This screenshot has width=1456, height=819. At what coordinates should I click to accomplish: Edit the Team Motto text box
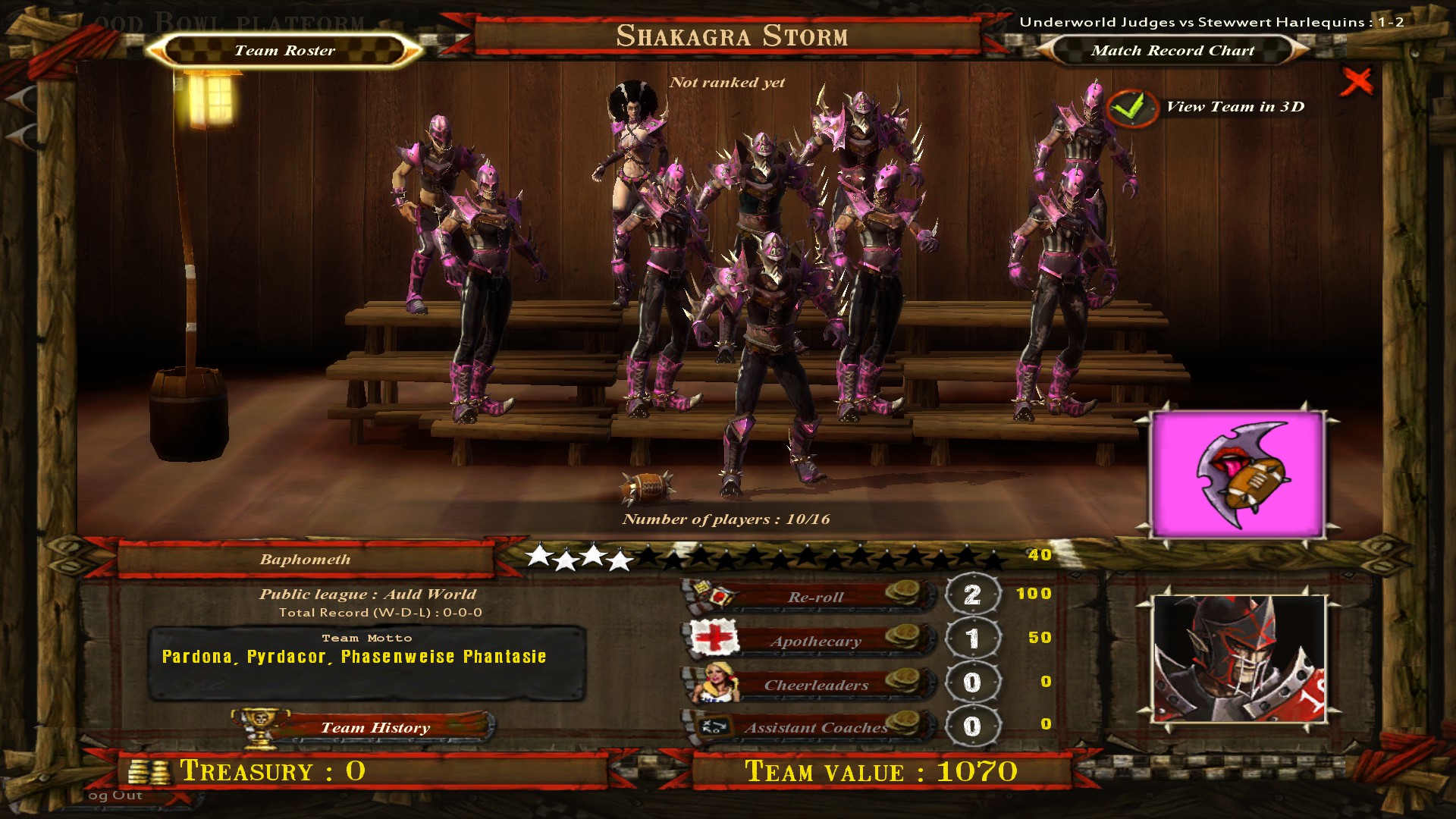[x=366, y=665]
